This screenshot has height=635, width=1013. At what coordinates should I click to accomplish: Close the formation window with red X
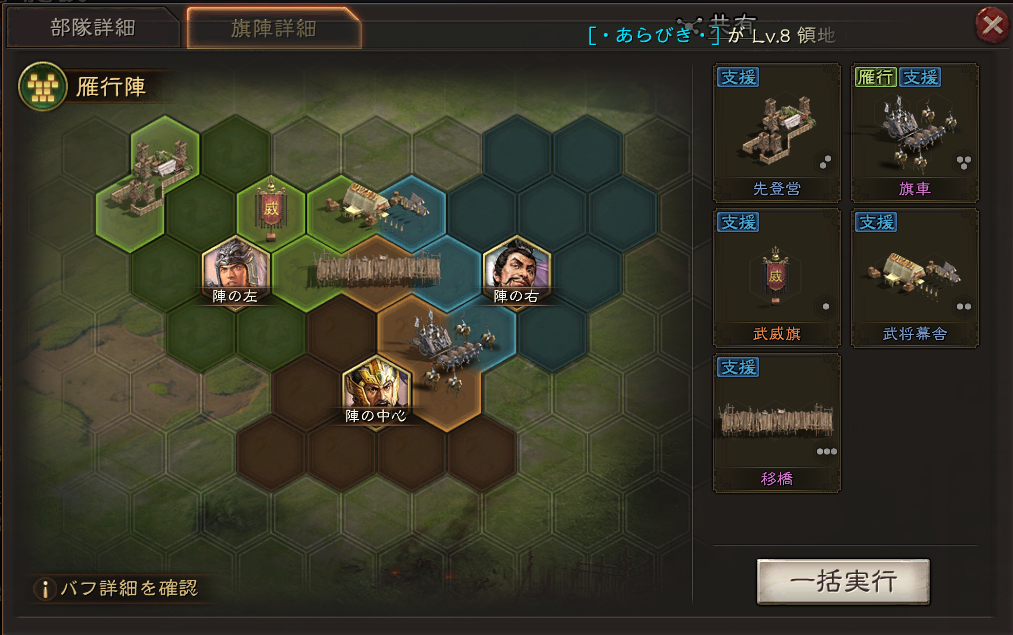pyautogui.click(x=992, y=25)
